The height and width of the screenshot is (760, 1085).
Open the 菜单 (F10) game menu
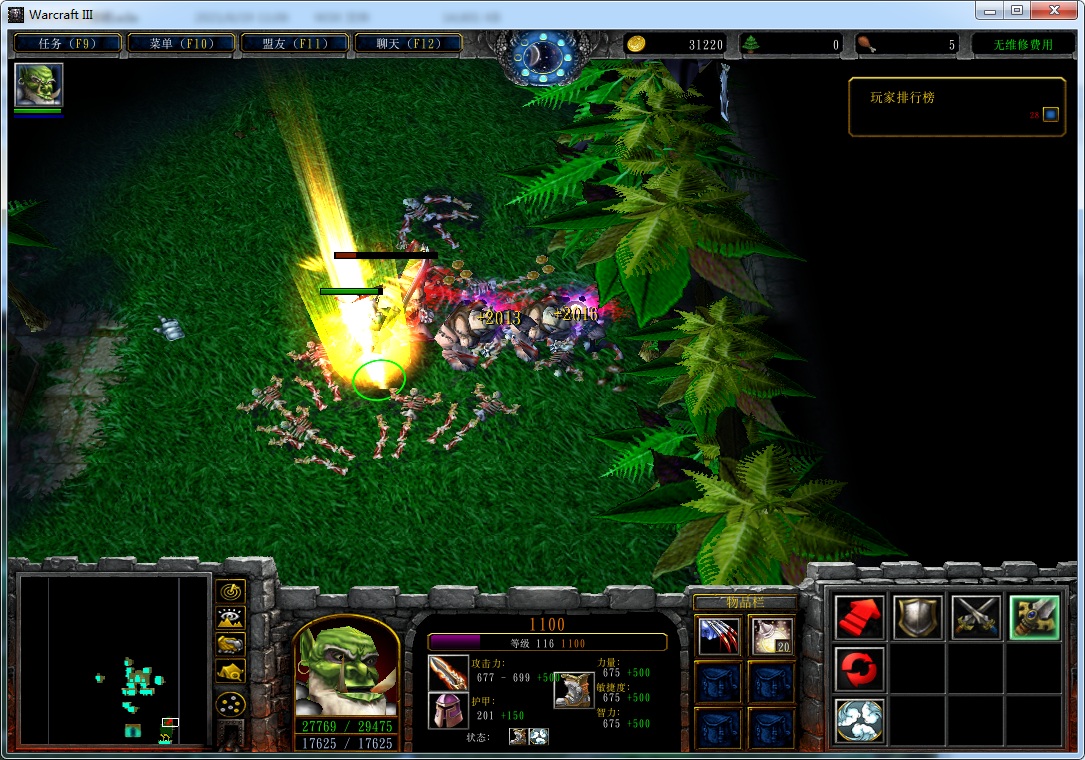181,43
